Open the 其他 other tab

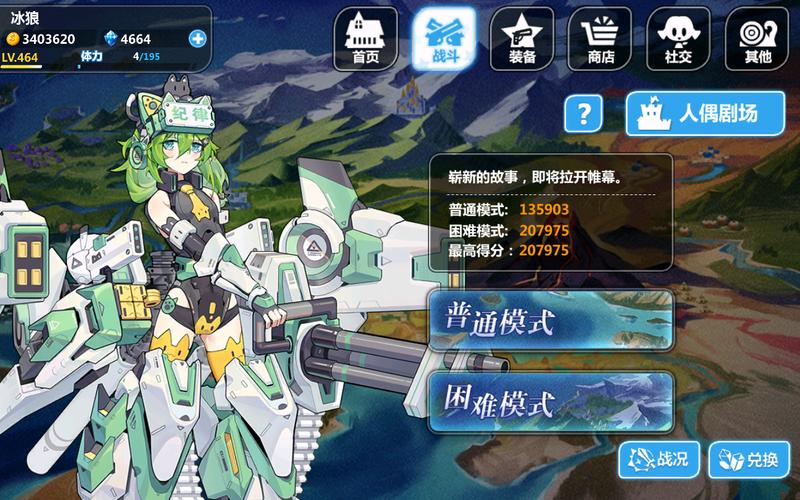coord(757,40)
